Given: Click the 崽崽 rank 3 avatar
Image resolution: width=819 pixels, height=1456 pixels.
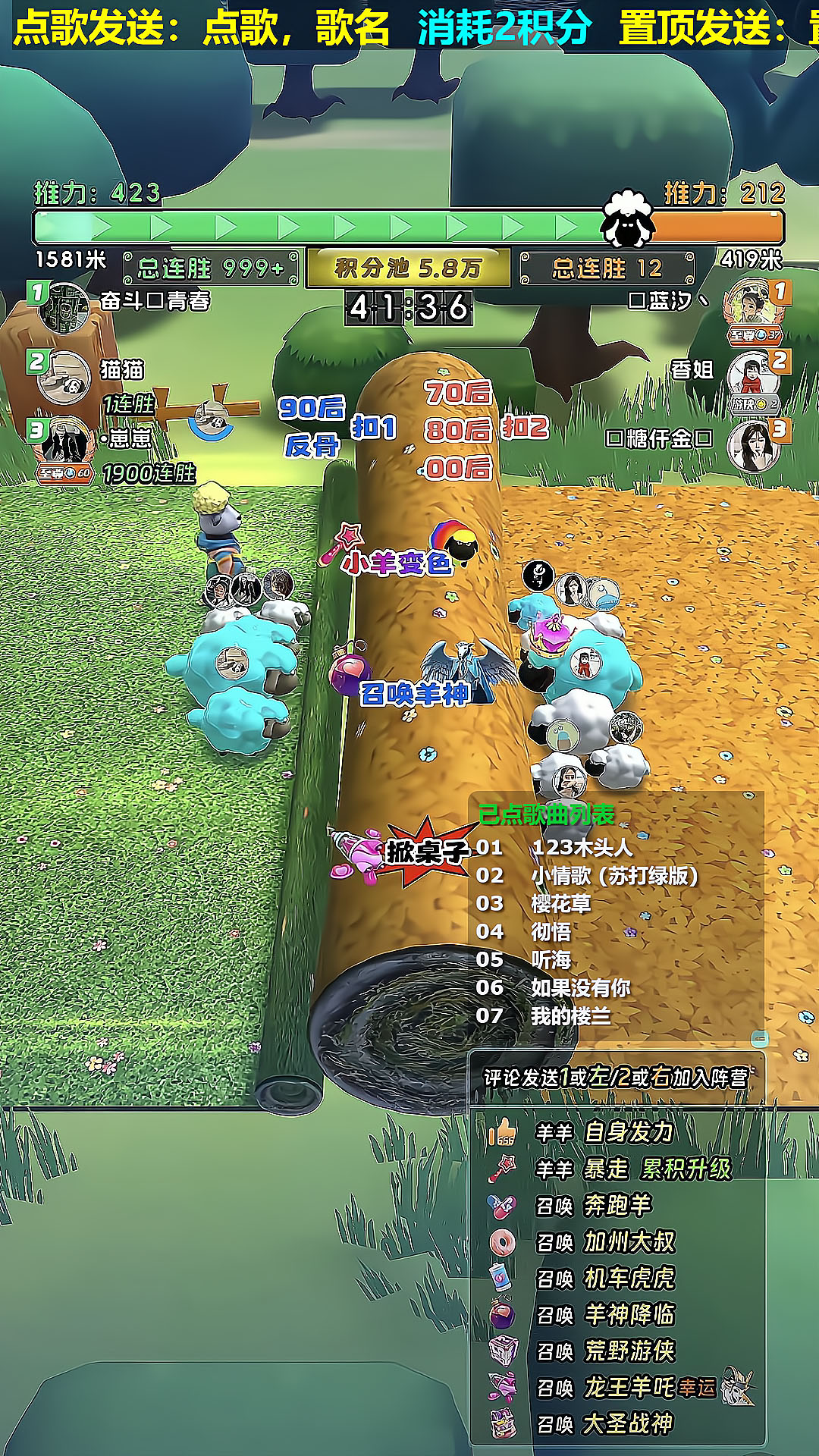Looking at the screenshot, I should click(64, 441).
